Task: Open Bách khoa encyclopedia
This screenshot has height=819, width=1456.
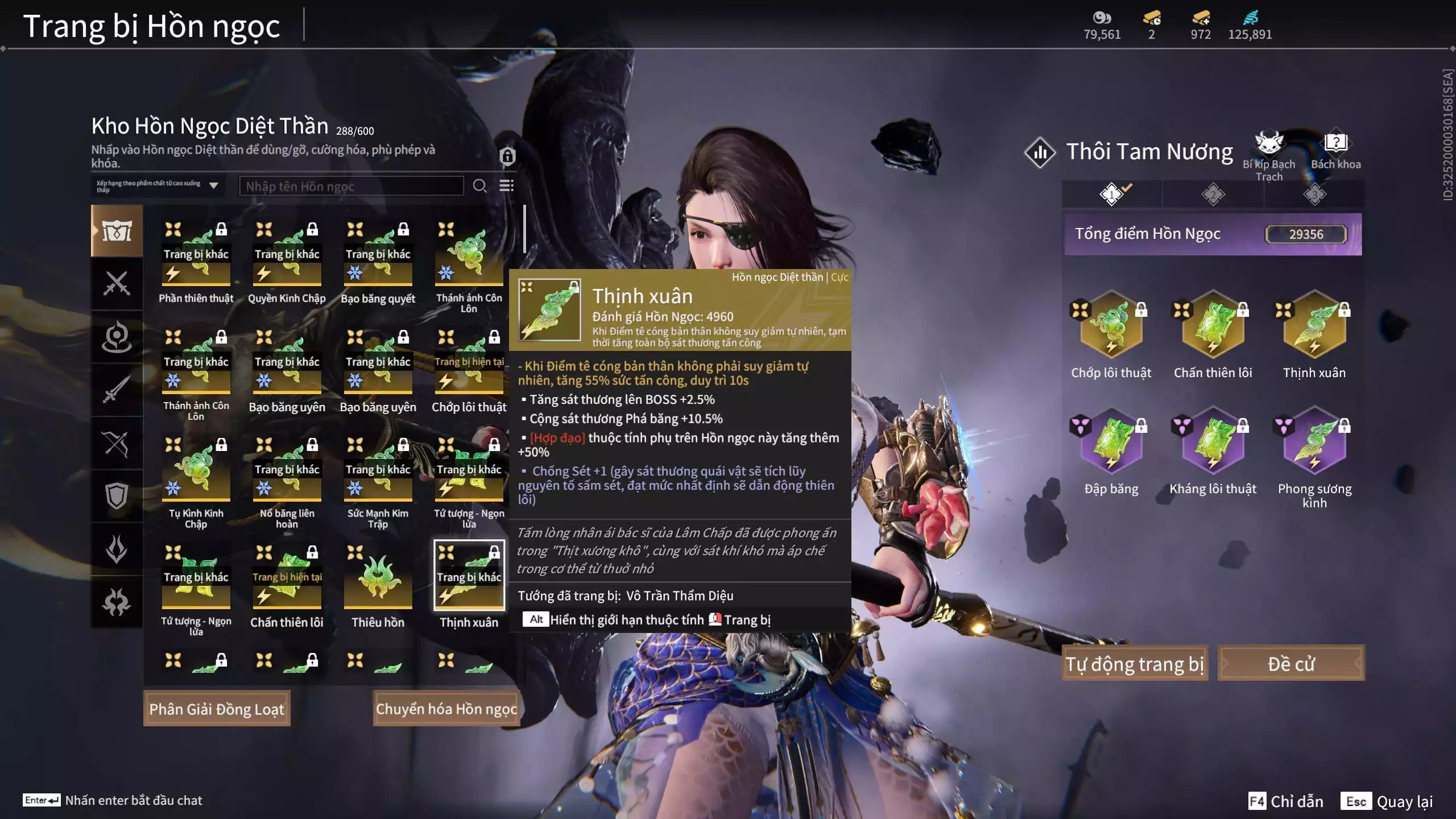Action: click(x=1335, y=150)
